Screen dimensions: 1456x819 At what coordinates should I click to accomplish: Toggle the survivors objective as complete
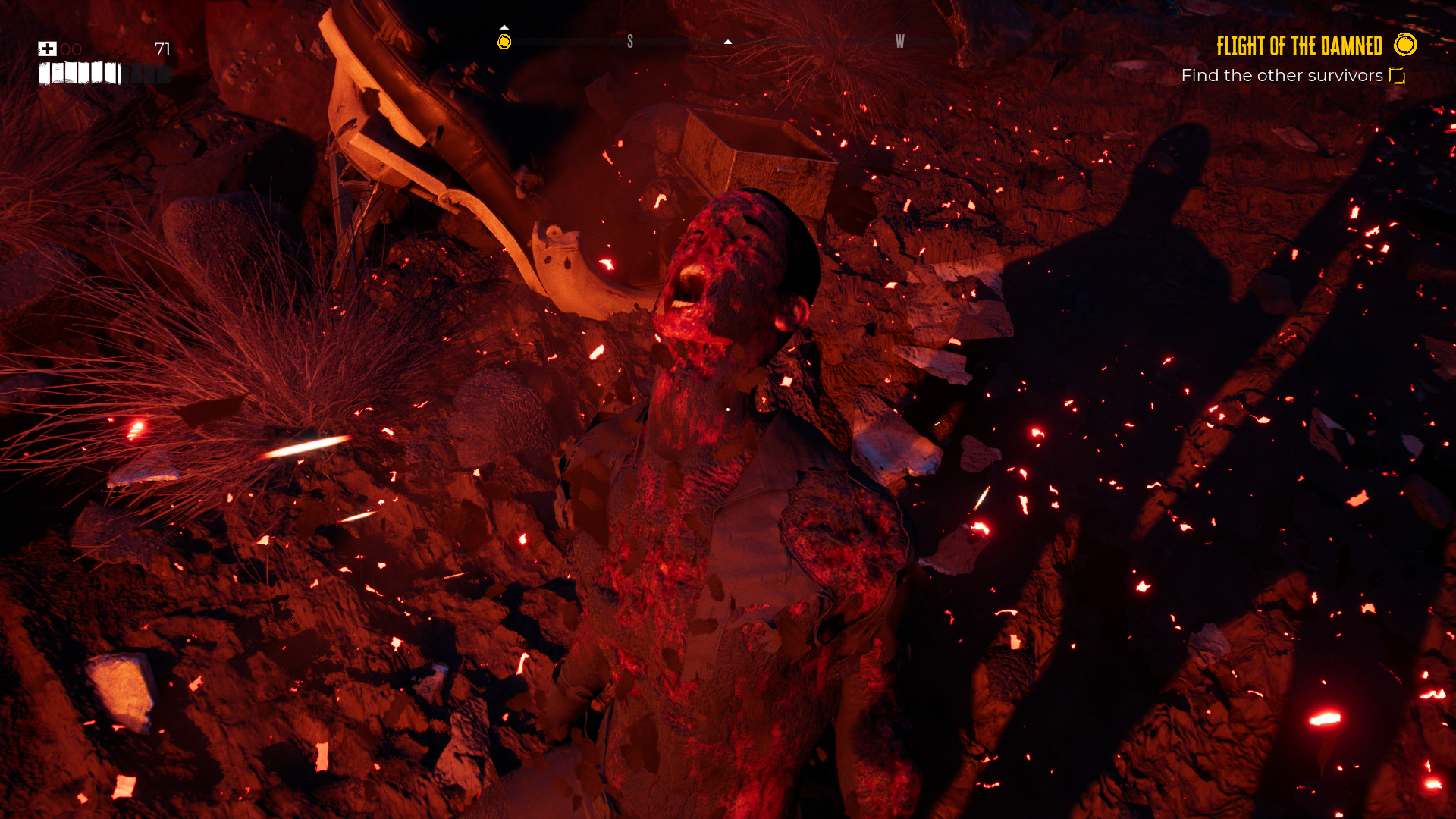tap(1395, 74)
